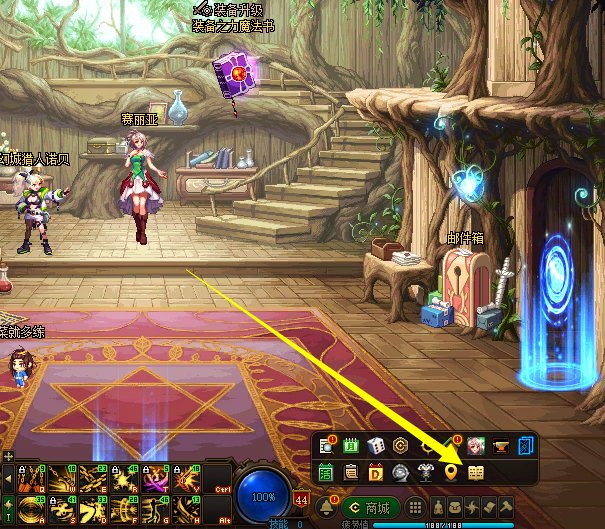
Task: Click the anvil icon
Action: tap(502, 446)
